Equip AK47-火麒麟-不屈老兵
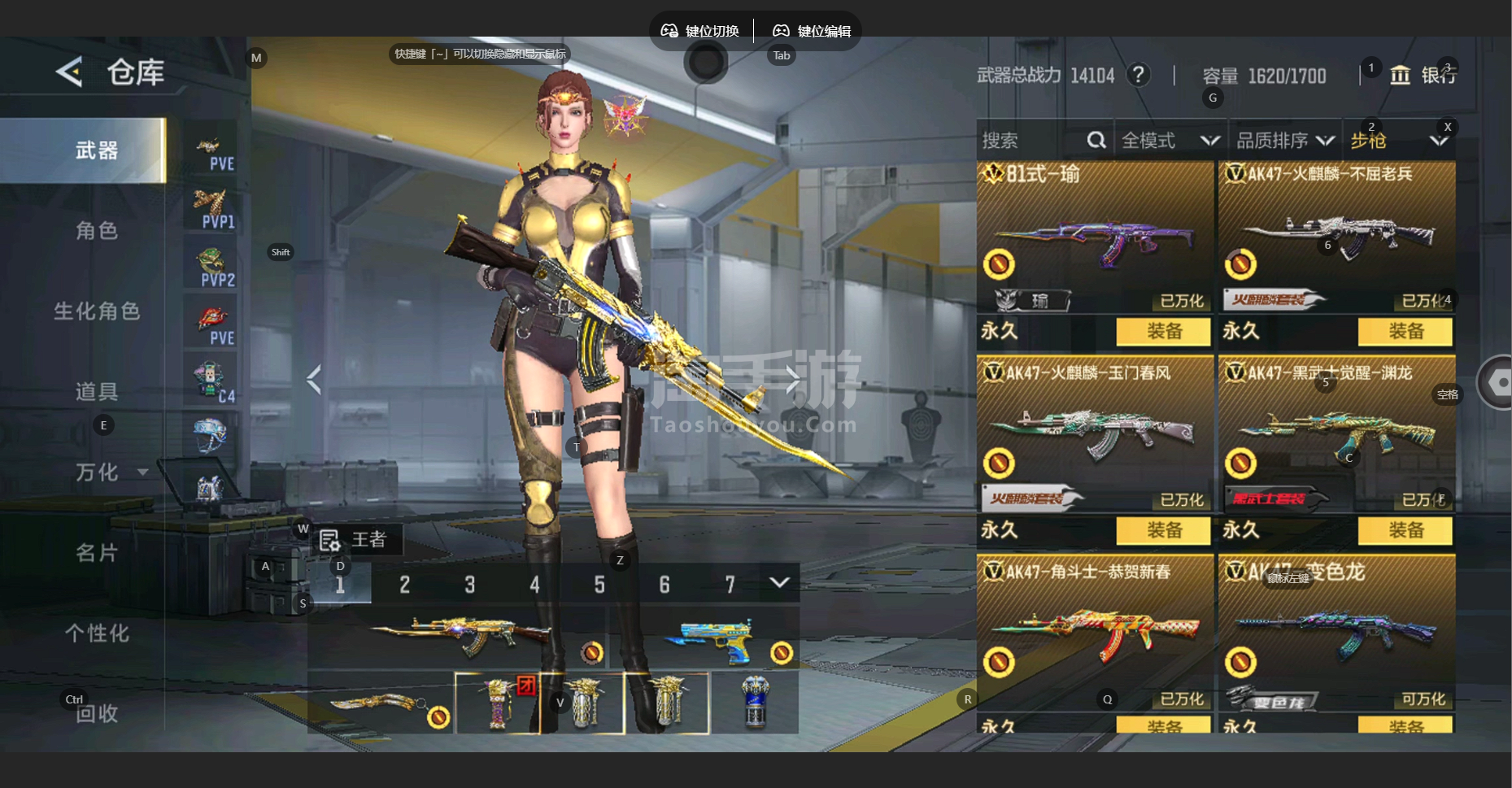Image resolution: width=1512 pixels, height=788 pixels. pos(1405,331)
